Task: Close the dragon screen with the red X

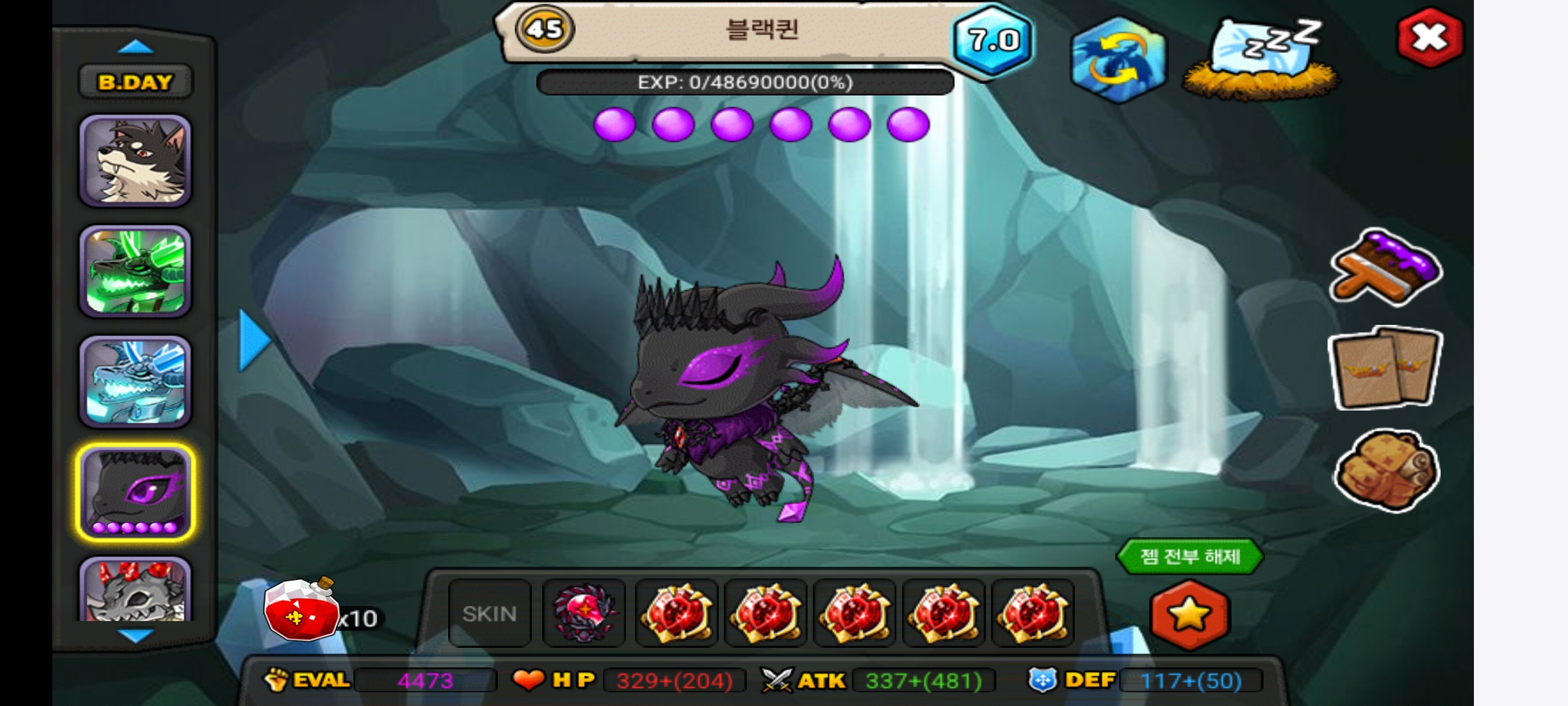Action: [1429, 38]
